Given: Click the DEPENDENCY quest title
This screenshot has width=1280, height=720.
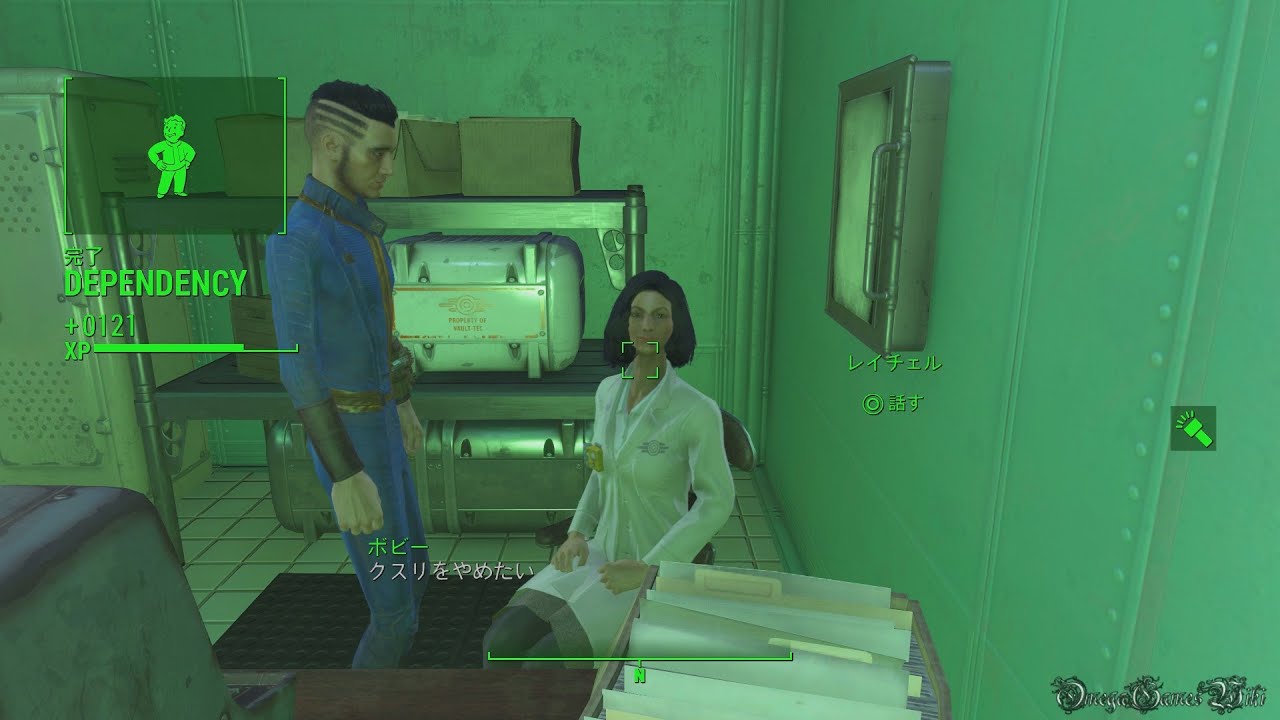Looking at the screenshot, I should coord(155,284).
